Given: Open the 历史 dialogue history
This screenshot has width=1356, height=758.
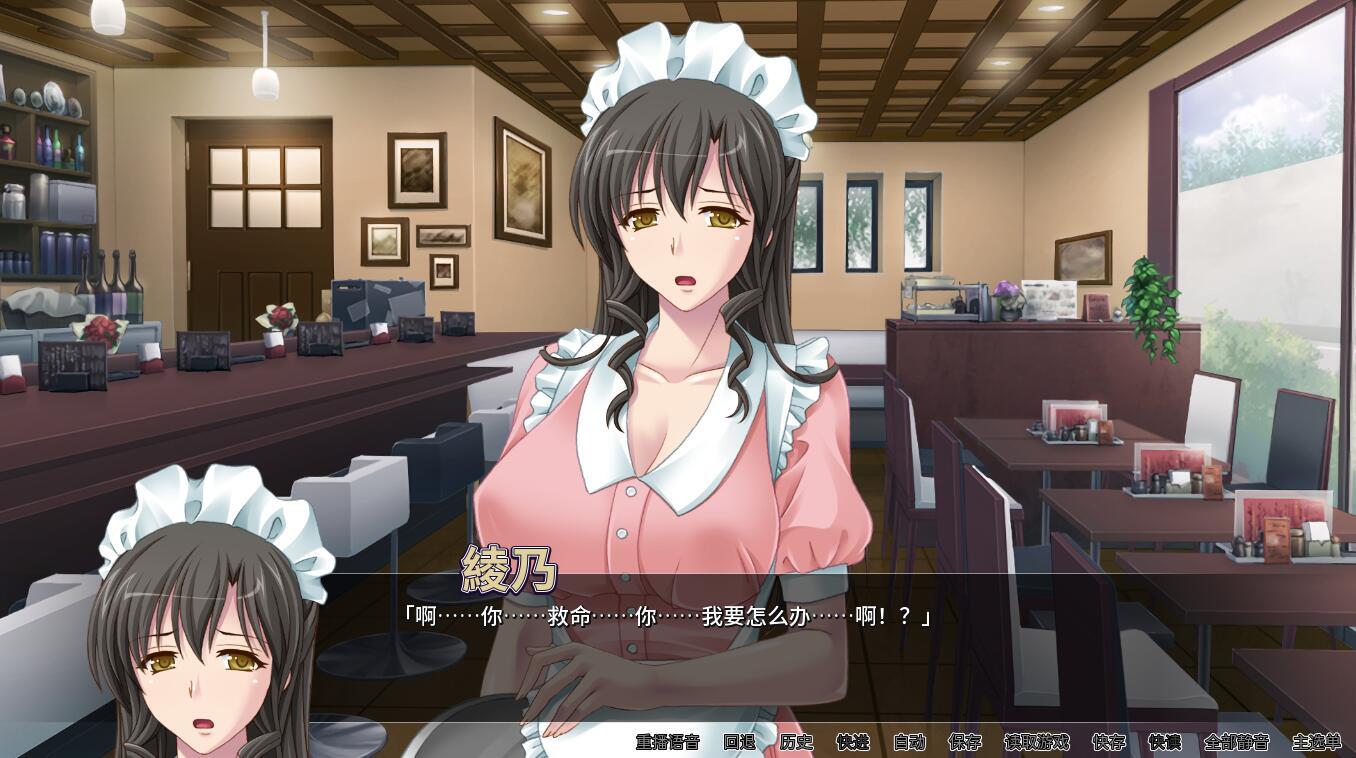Looking at the screenshot, I should coord(796,742).
